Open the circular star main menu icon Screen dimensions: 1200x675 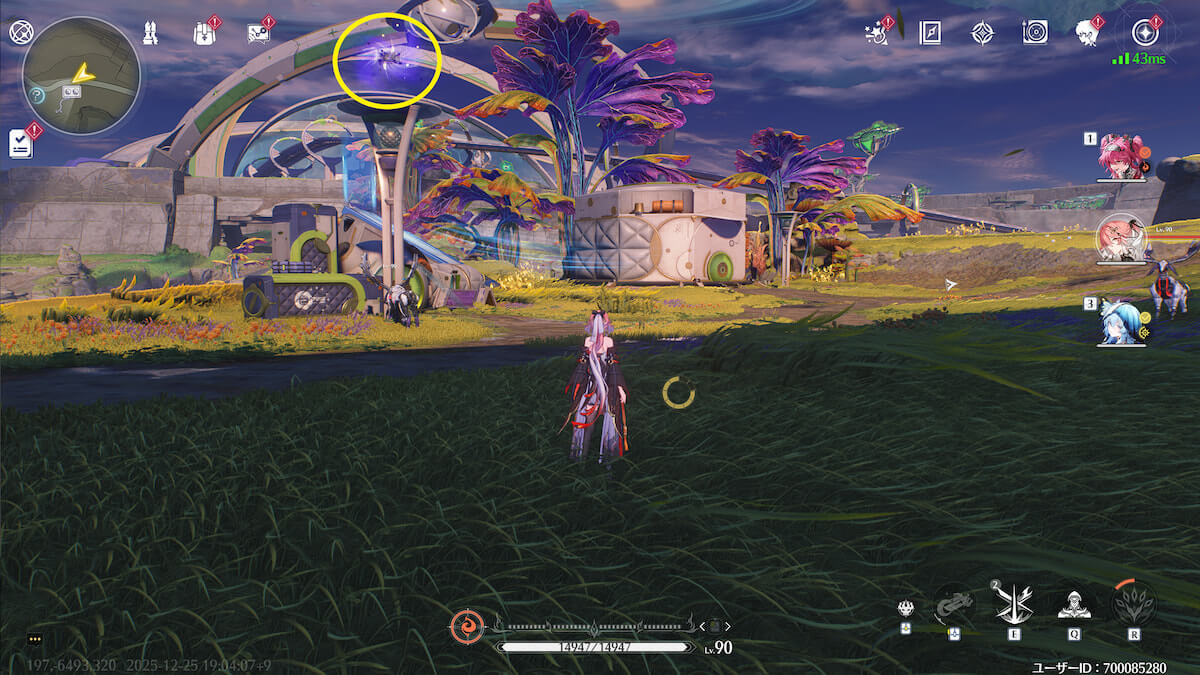coord(1142,30)
